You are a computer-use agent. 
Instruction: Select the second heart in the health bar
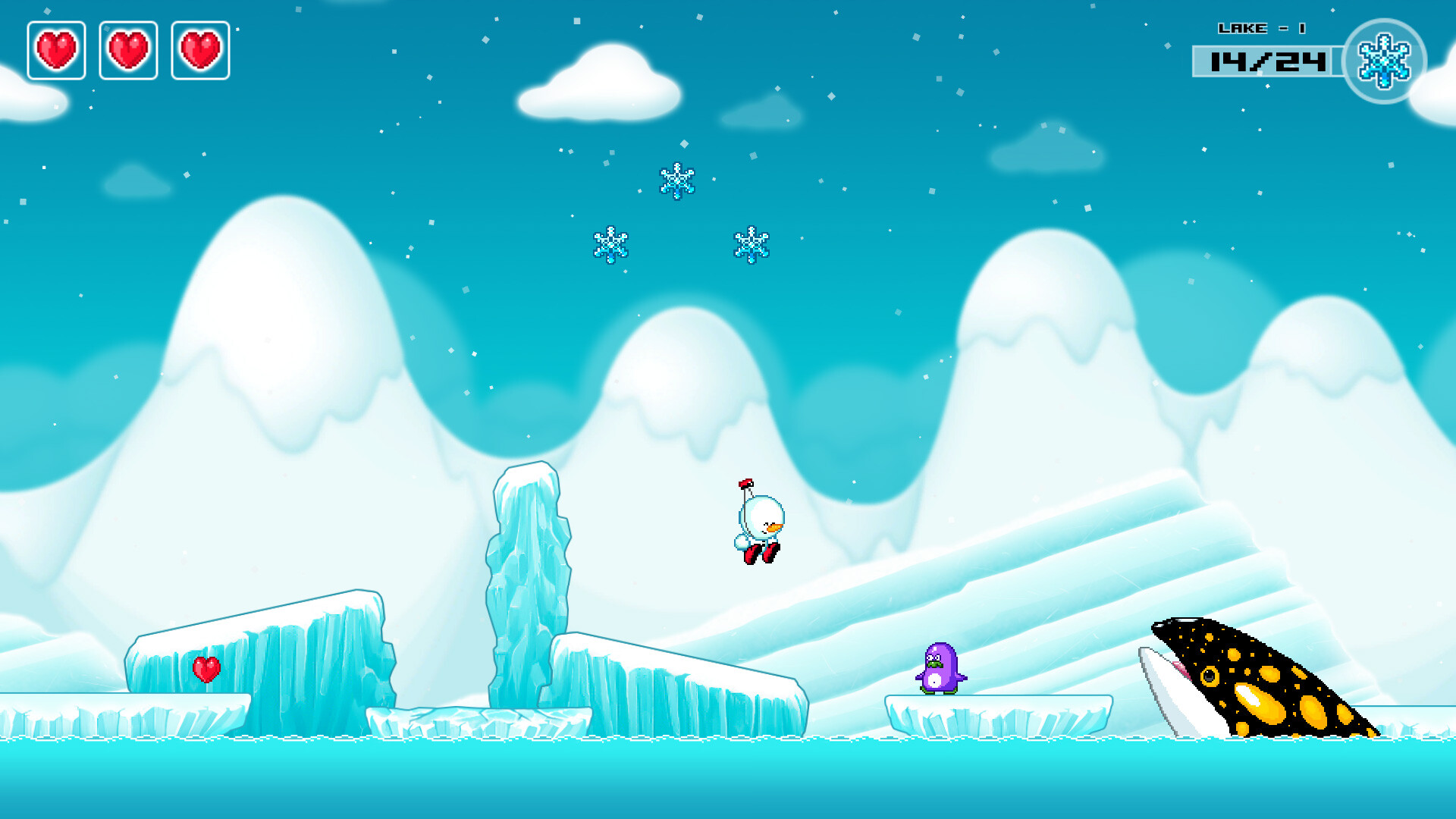click(x=128, y=49)
